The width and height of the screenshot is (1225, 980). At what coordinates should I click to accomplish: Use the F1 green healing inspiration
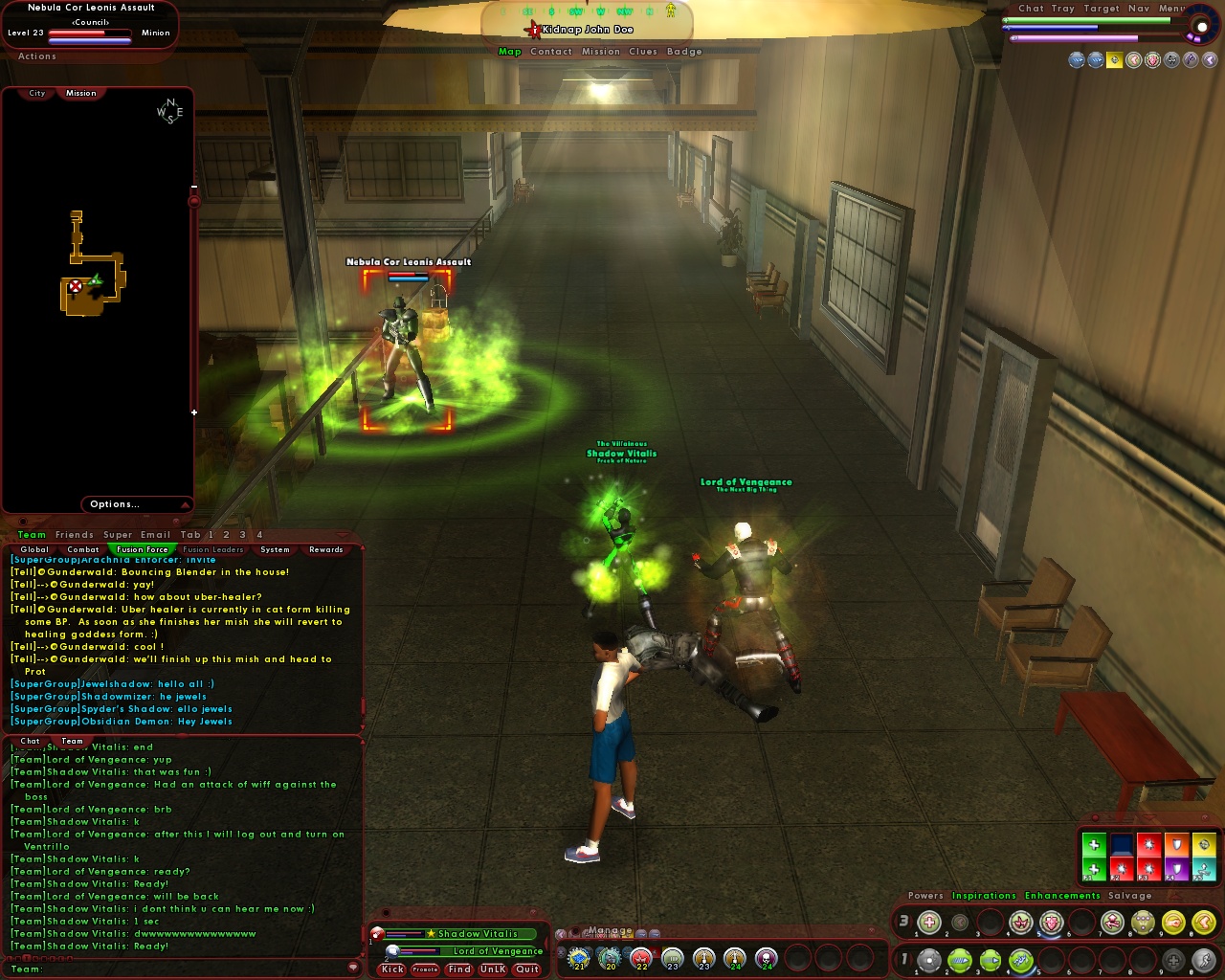pos(1093,869)
